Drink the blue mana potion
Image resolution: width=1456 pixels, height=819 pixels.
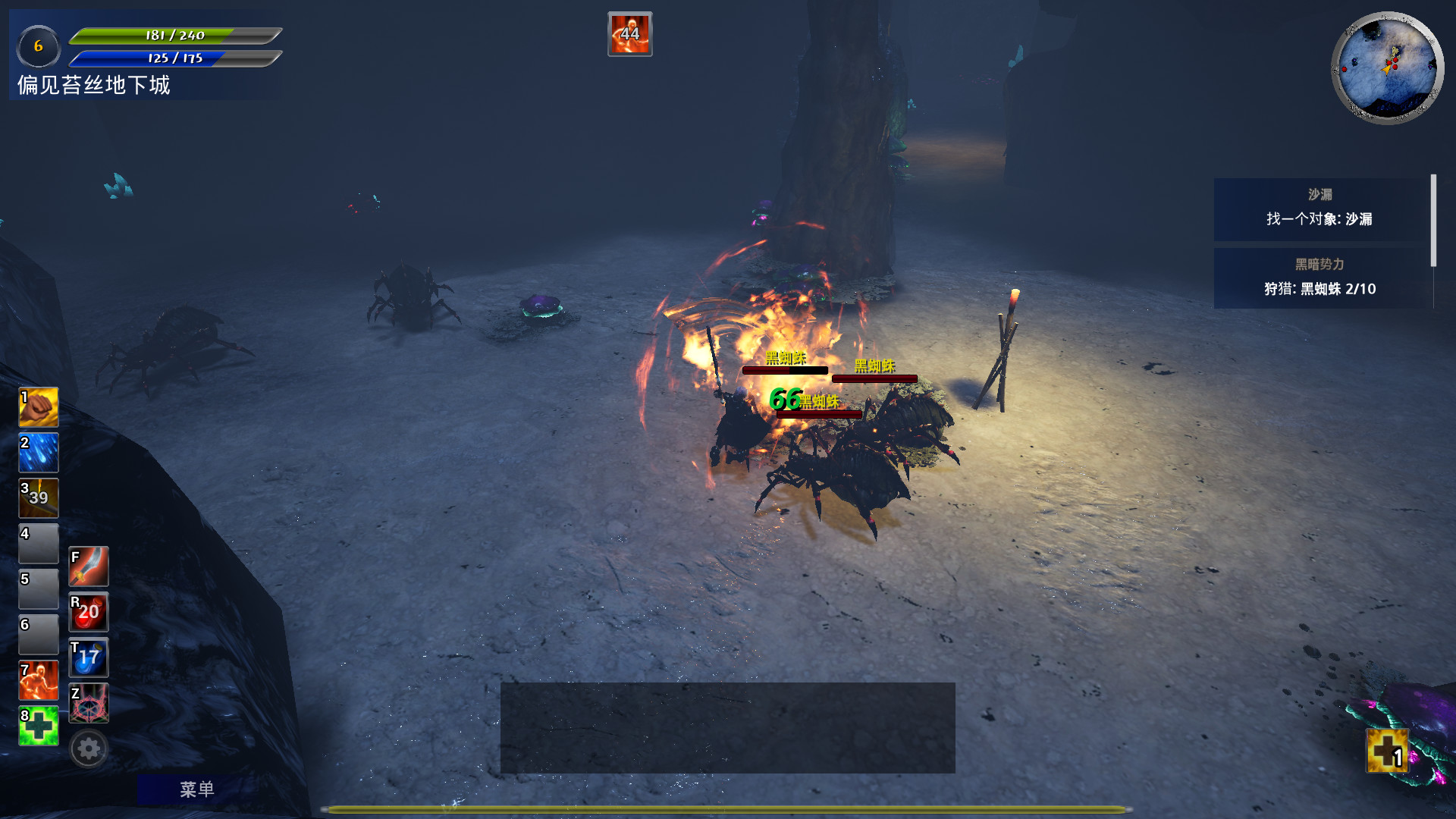tap(89, 657)
